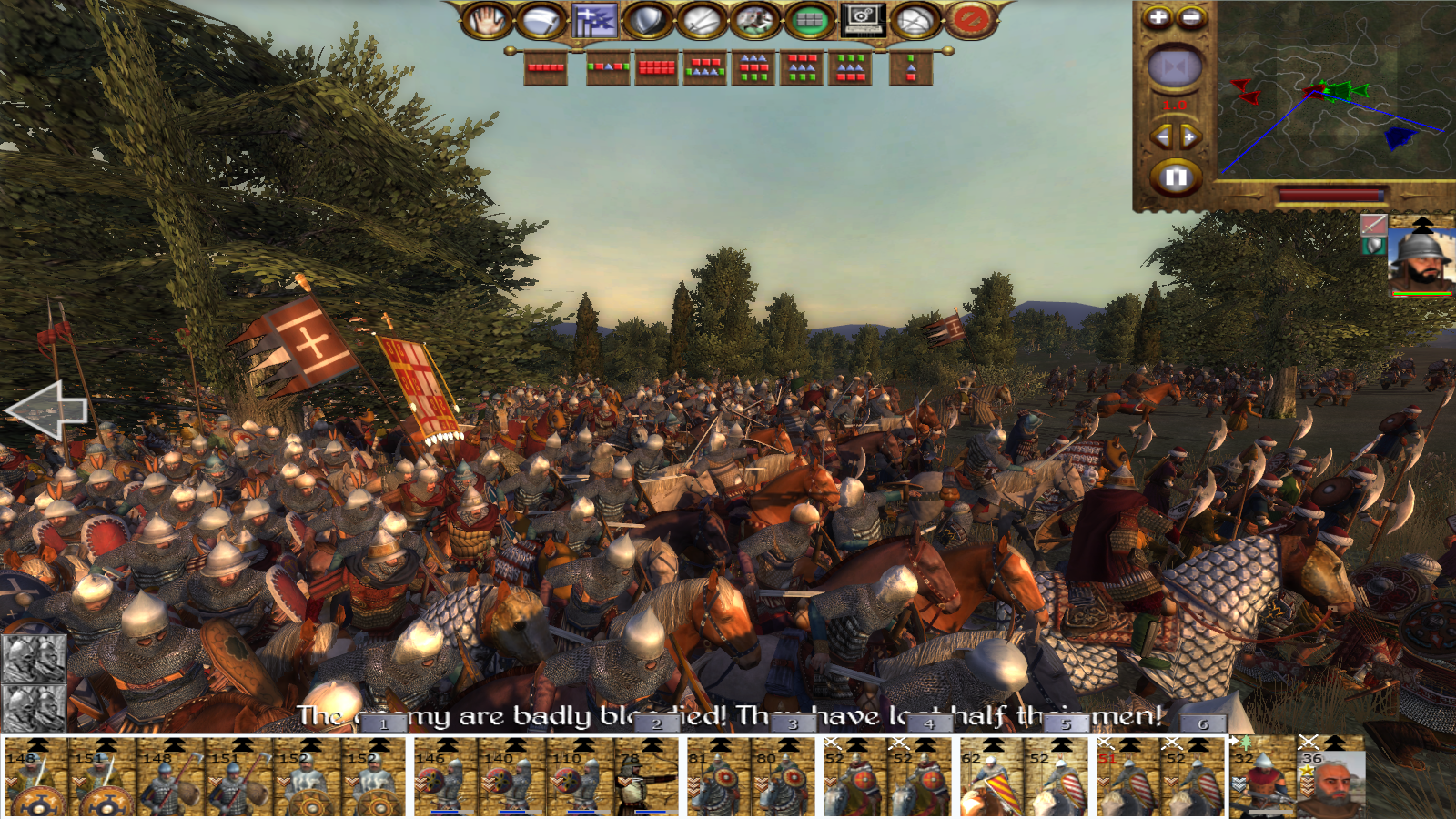The height and width of the screenshot is (819, 1456).
Task: Choose the single red line formation
Action: (x=546, y=67)
